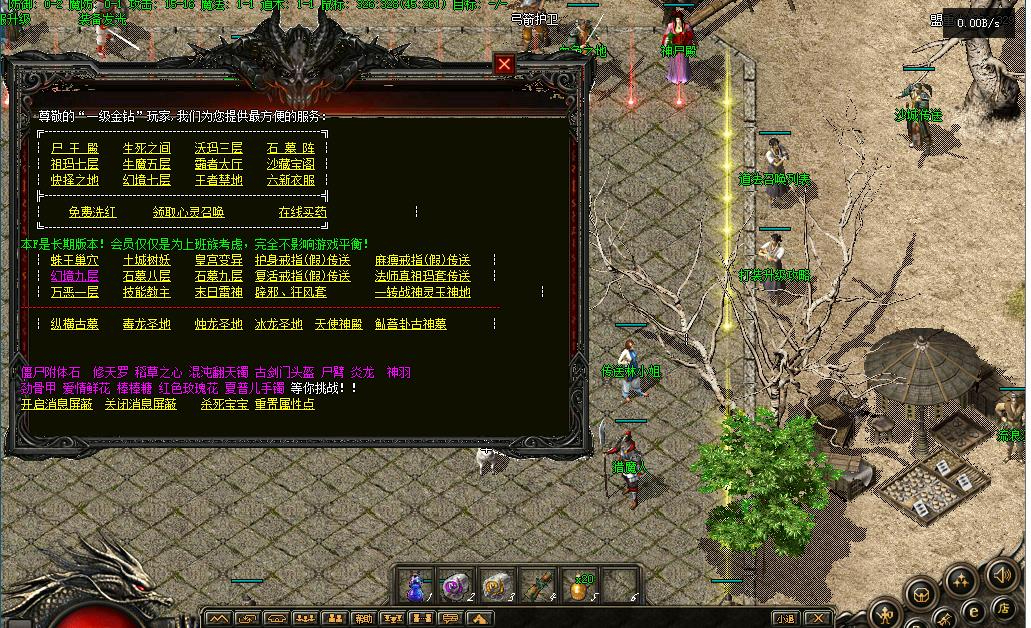Toggle the speaker sound button
The width and height of the screenshot is (1031, 628).
coord(1000,575)
